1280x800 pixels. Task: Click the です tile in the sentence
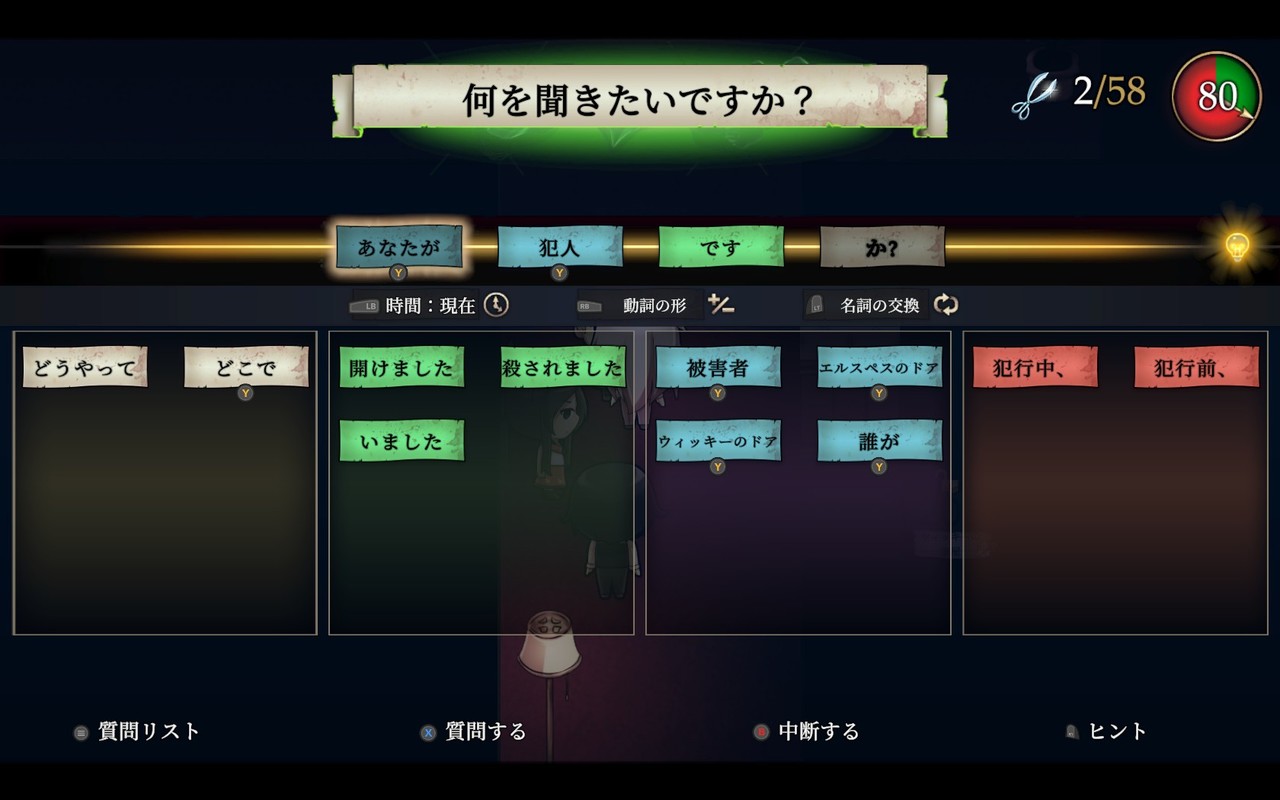click(721, 247)
